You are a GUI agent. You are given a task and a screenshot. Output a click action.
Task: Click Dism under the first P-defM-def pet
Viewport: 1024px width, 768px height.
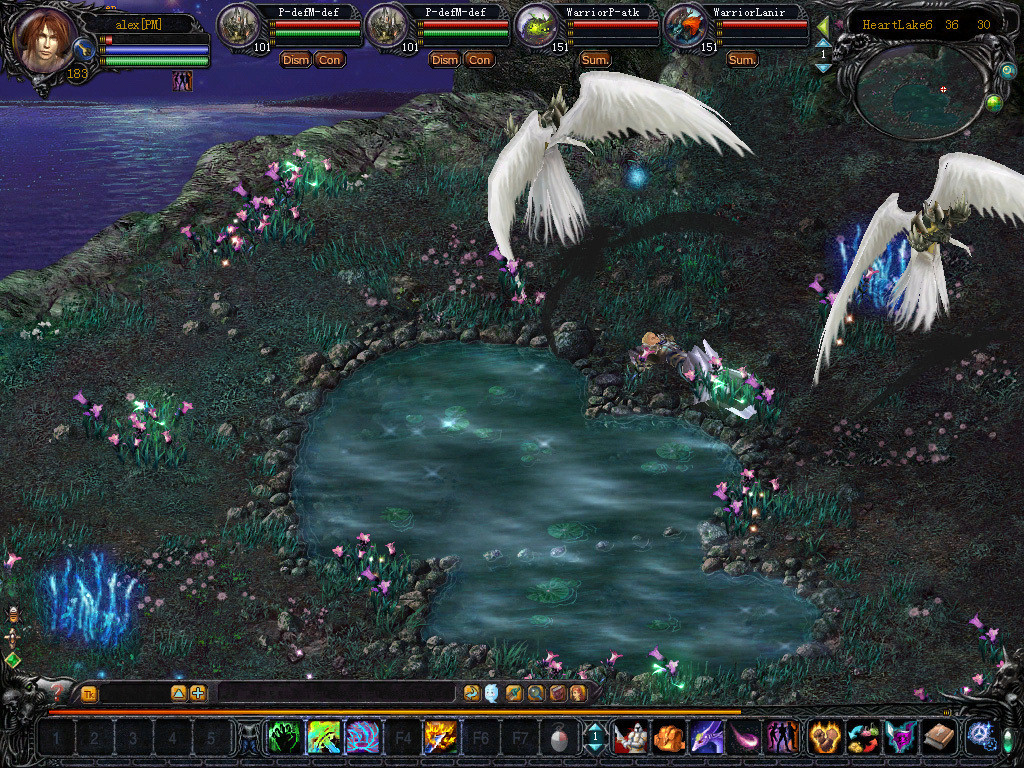tap(295, 60)
